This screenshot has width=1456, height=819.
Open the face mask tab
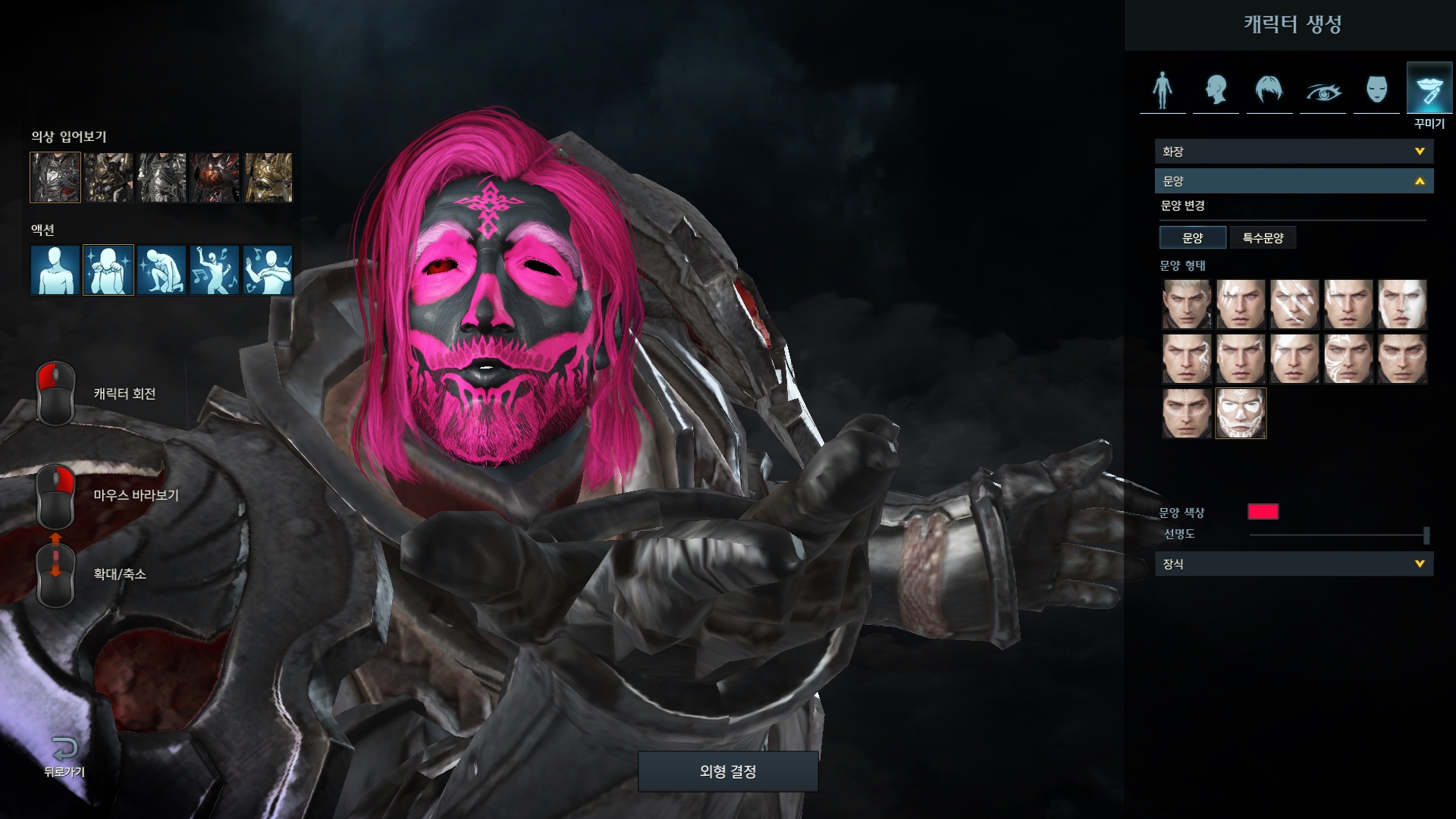pyautogui.click(x=1376, y=90)
